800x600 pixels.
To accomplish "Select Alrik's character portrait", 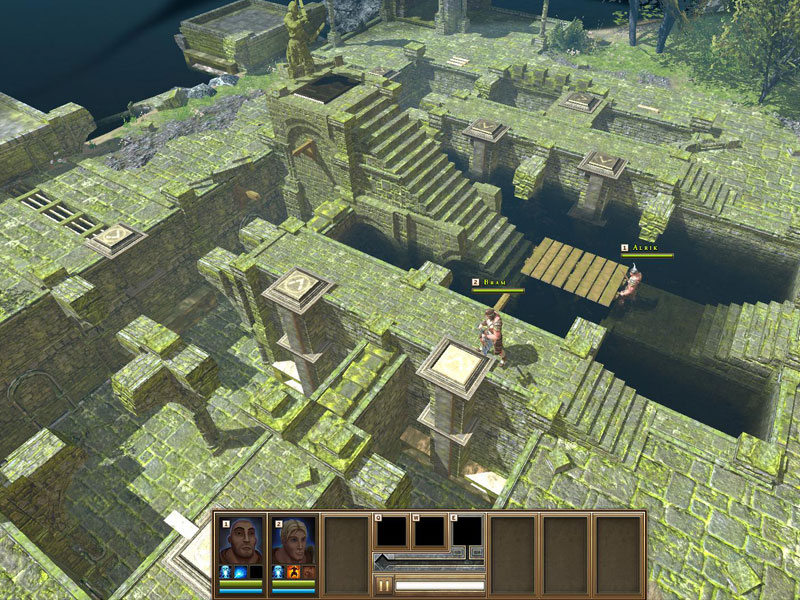I will 242,541.
